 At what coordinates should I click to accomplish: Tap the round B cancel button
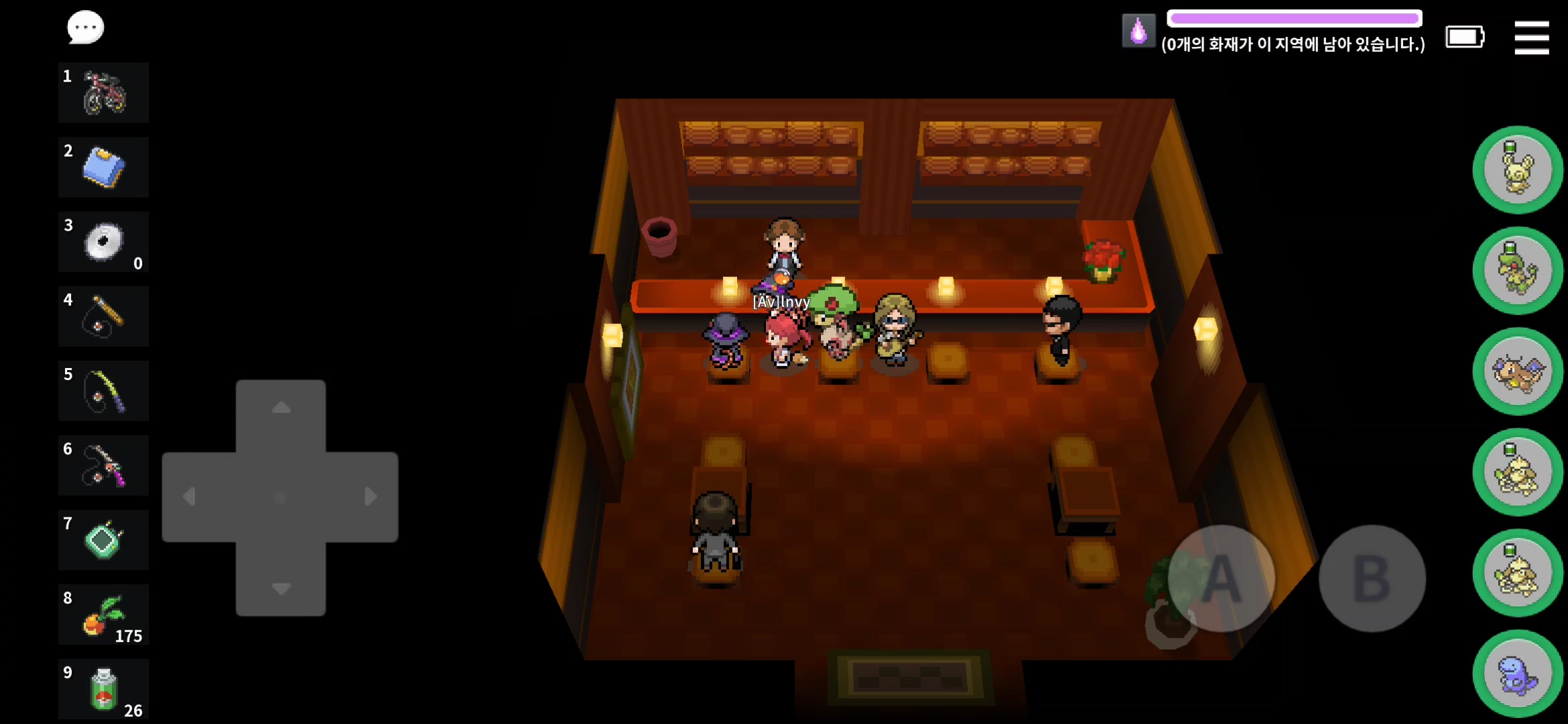coord(1372,578)
